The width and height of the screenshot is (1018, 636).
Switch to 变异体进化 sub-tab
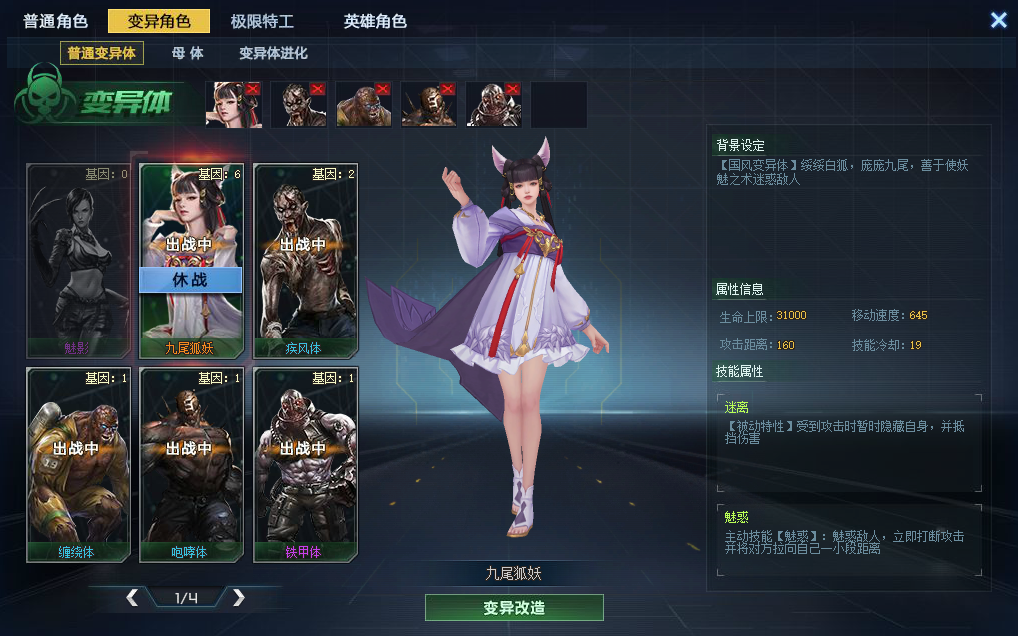point(273,53)
